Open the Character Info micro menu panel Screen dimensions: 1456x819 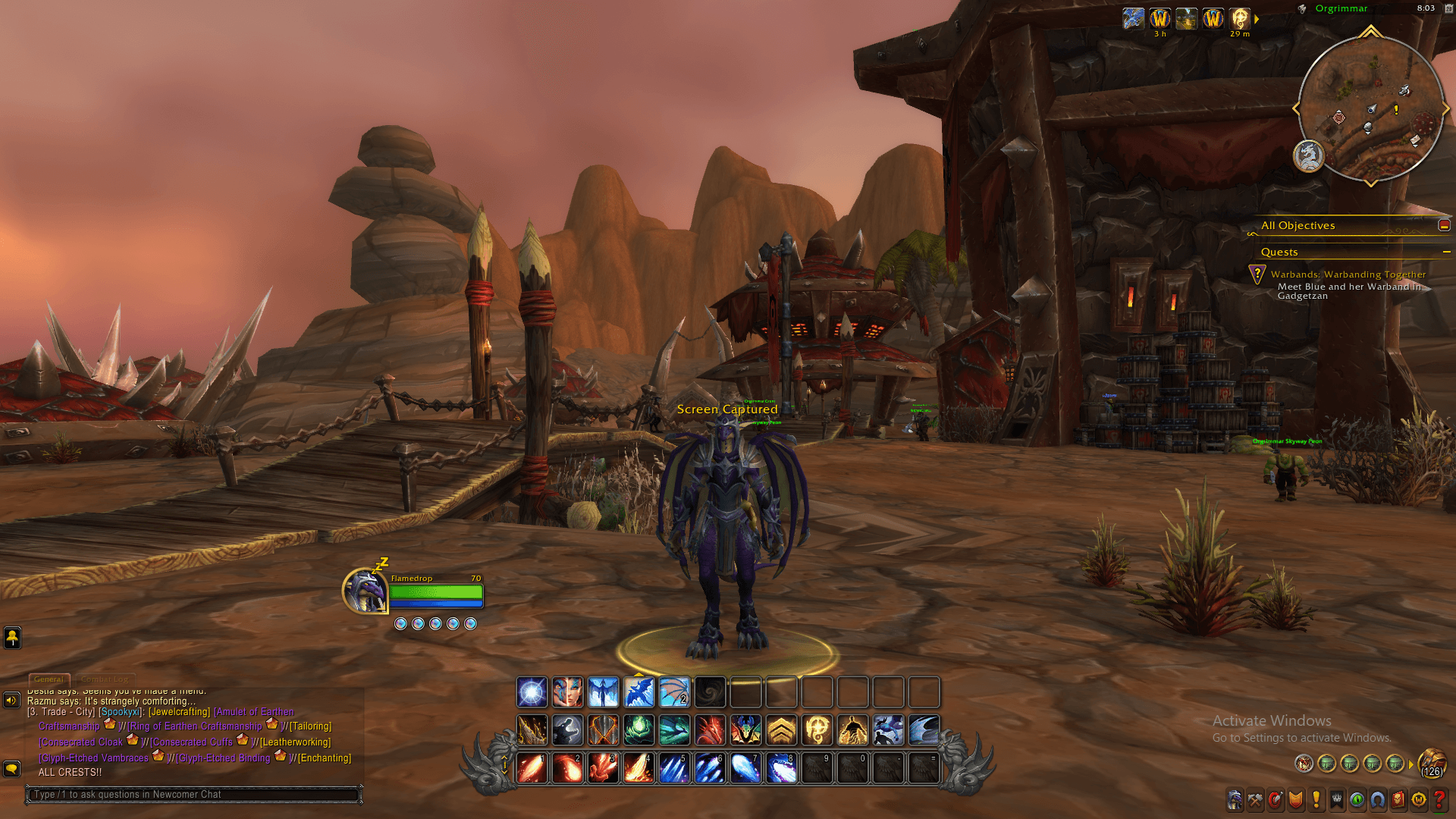click(1235, 800)
